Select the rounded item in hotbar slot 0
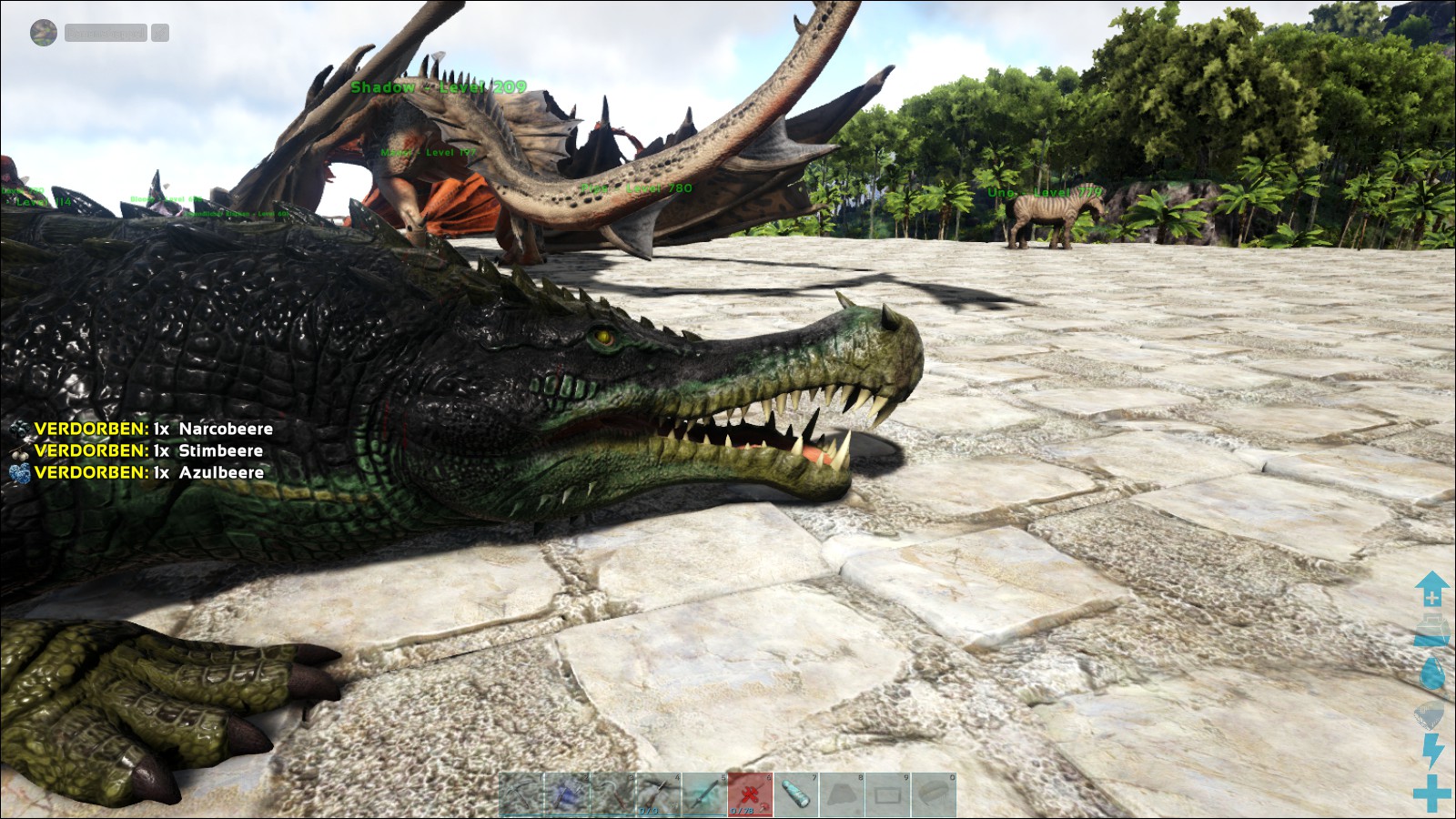The image size is (1456, 819). click(933, 794)
